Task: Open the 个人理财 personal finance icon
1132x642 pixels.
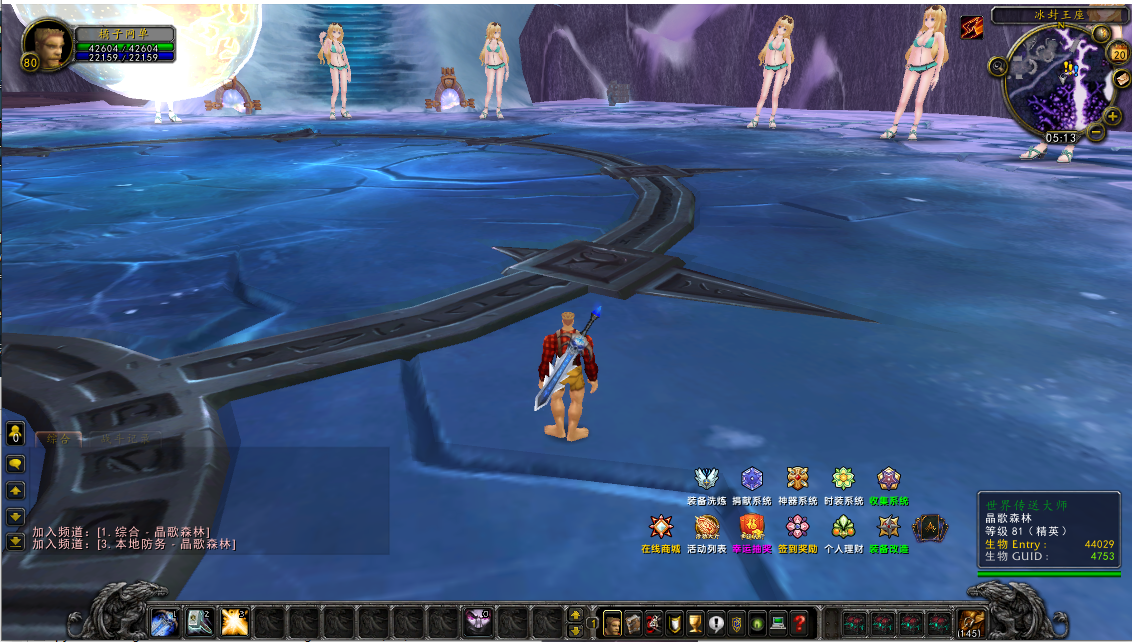Action: click(x=843, y=527)
